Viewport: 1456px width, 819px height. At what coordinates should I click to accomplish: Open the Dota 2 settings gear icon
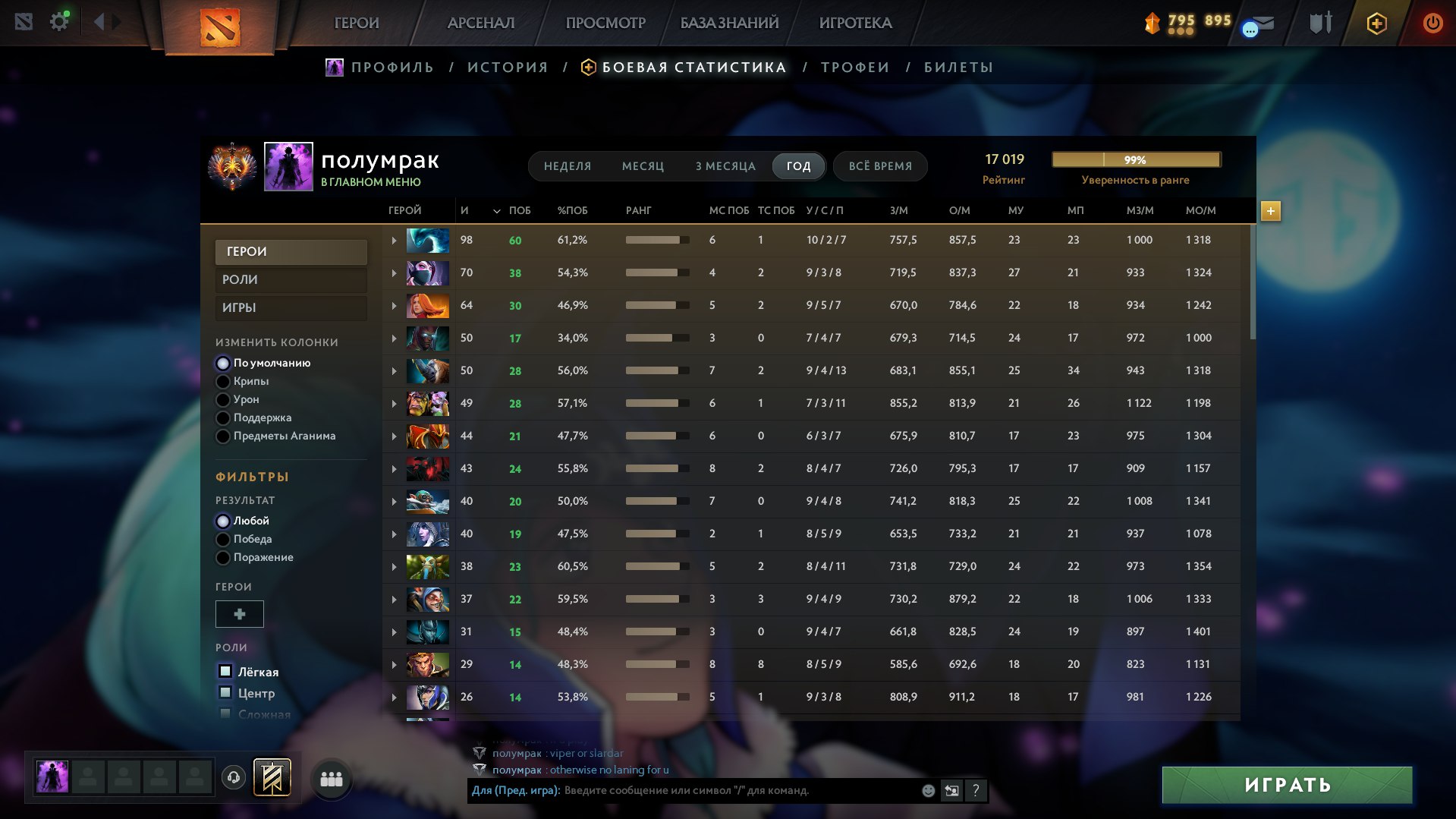point(60,20)
